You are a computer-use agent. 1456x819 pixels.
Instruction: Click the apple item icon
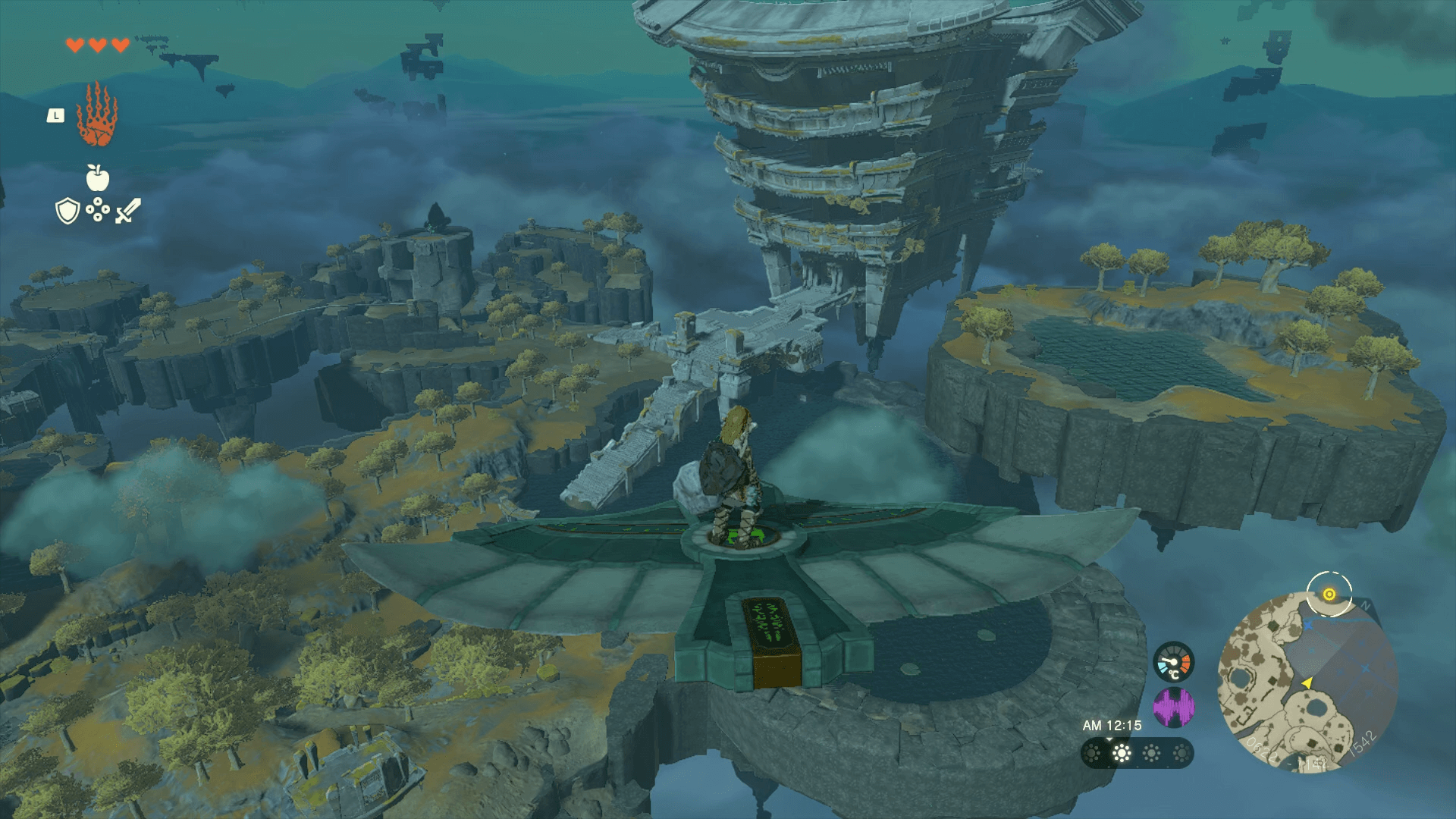[98, 178]
